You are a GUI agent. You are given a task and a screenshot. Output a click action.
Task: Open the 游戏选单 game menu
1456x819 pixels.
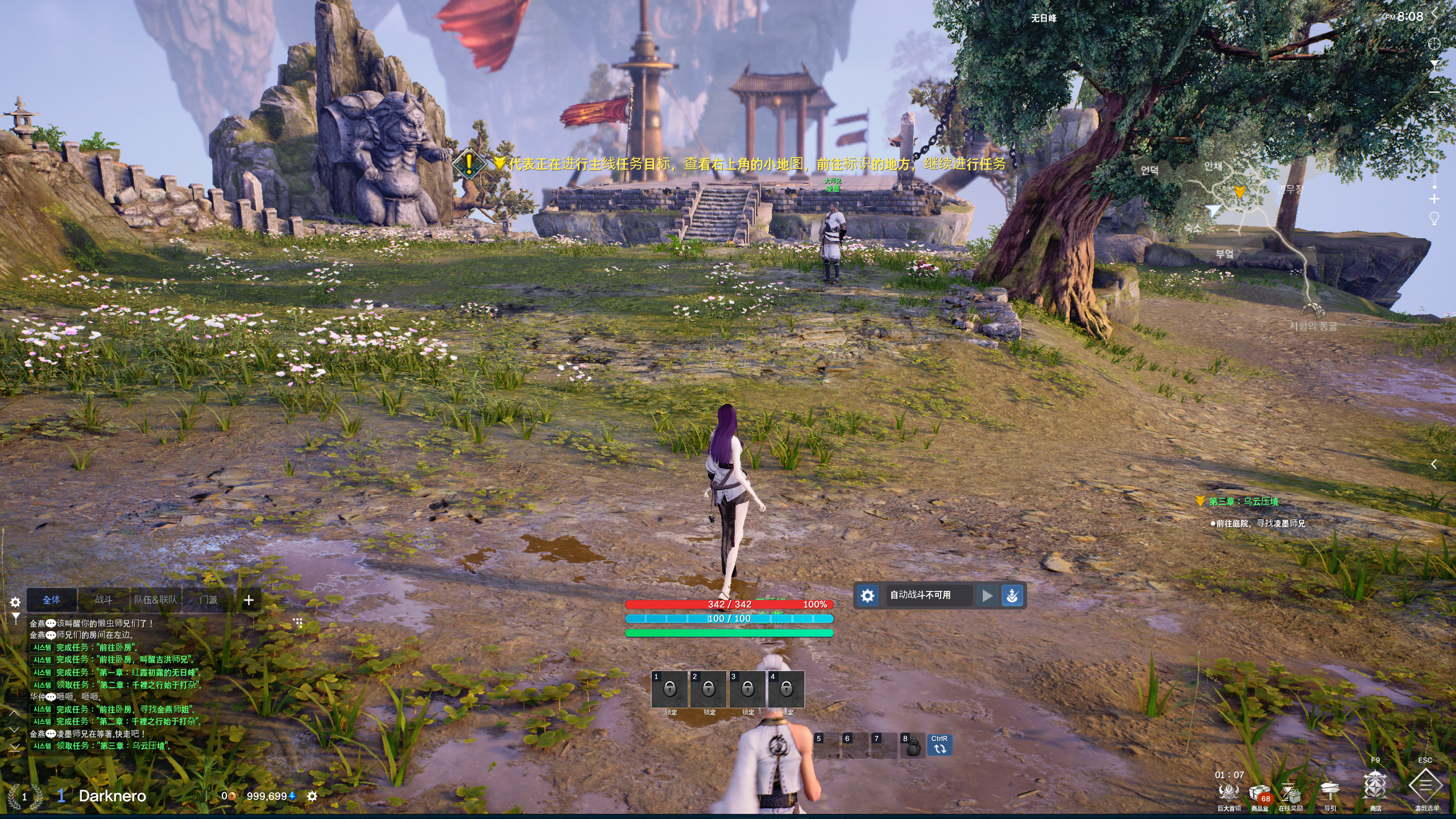click(x=1425, y=787)
